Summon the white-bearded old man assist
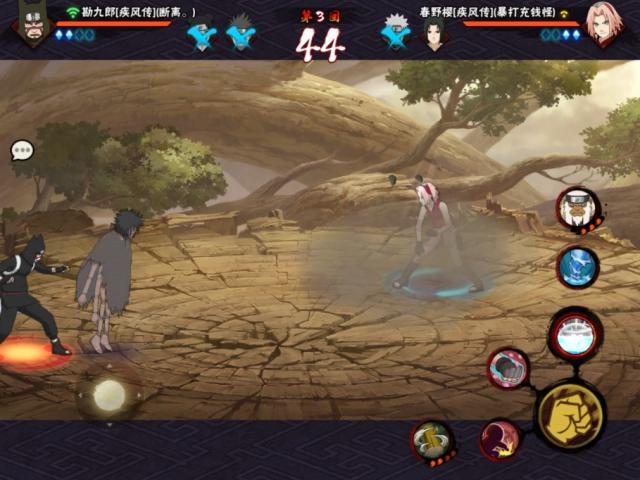Image resolution: width=640 pixels, height=480 pixels. 577,209
